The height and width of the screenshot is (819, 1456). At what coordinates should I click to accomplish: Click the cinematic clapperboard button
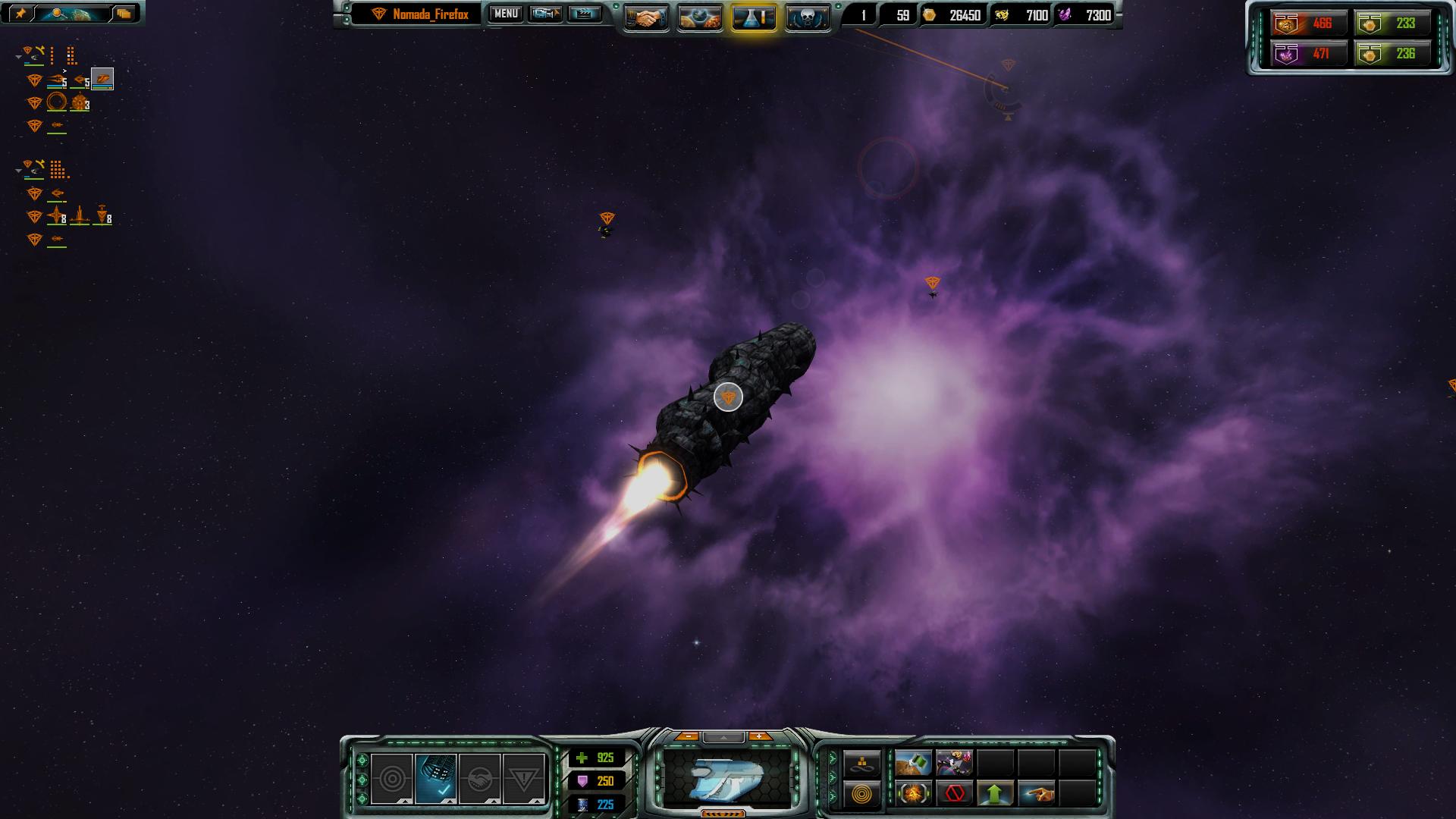click(x=584, y=14)
